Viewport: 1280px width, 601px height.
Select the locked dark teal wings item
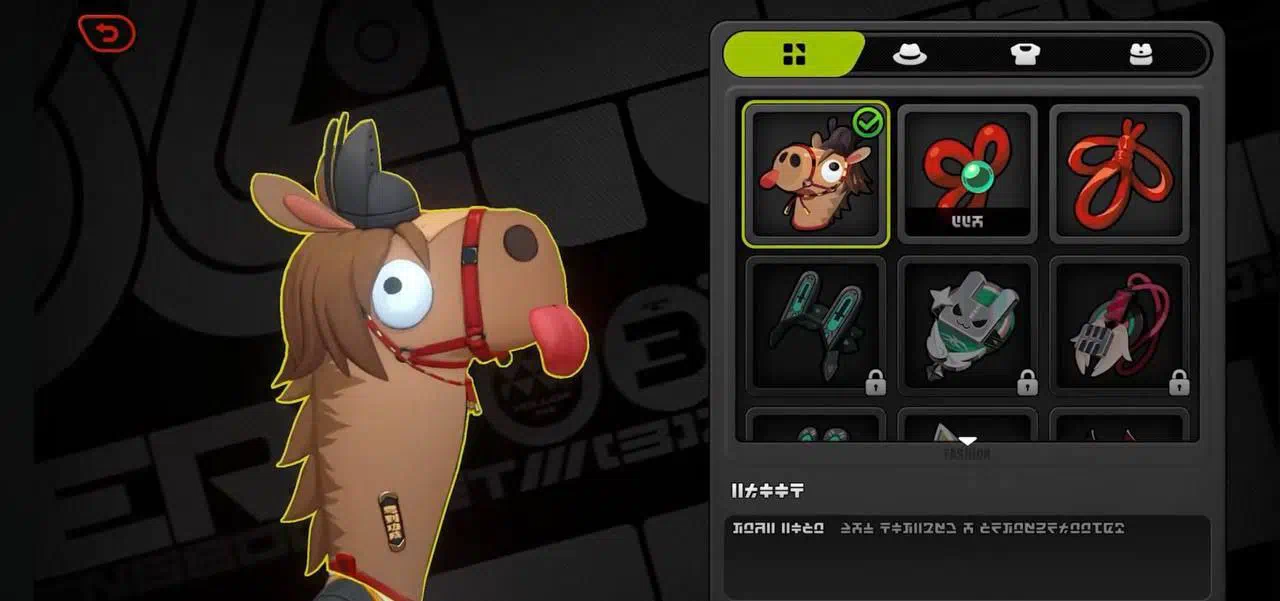tap(815, 324)
